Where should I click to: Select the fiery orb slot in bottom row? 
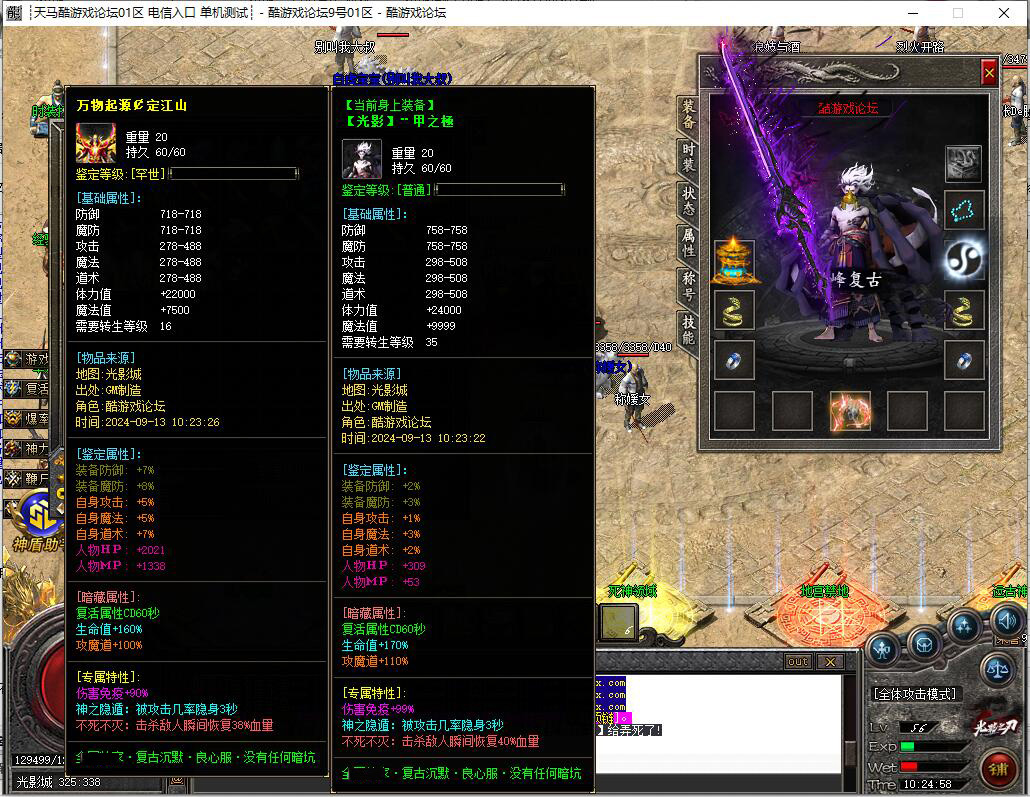(850, 410)
